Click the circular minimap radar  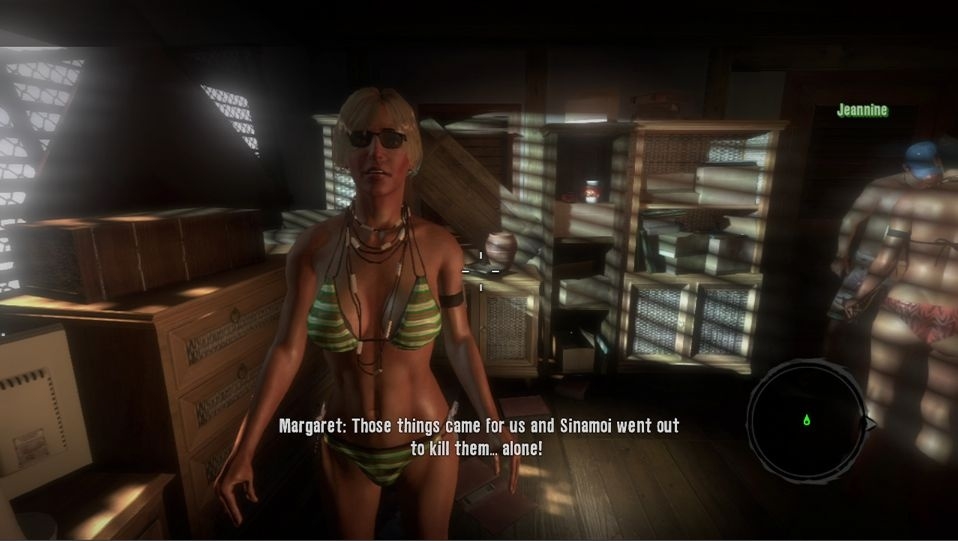coord(806,420)
